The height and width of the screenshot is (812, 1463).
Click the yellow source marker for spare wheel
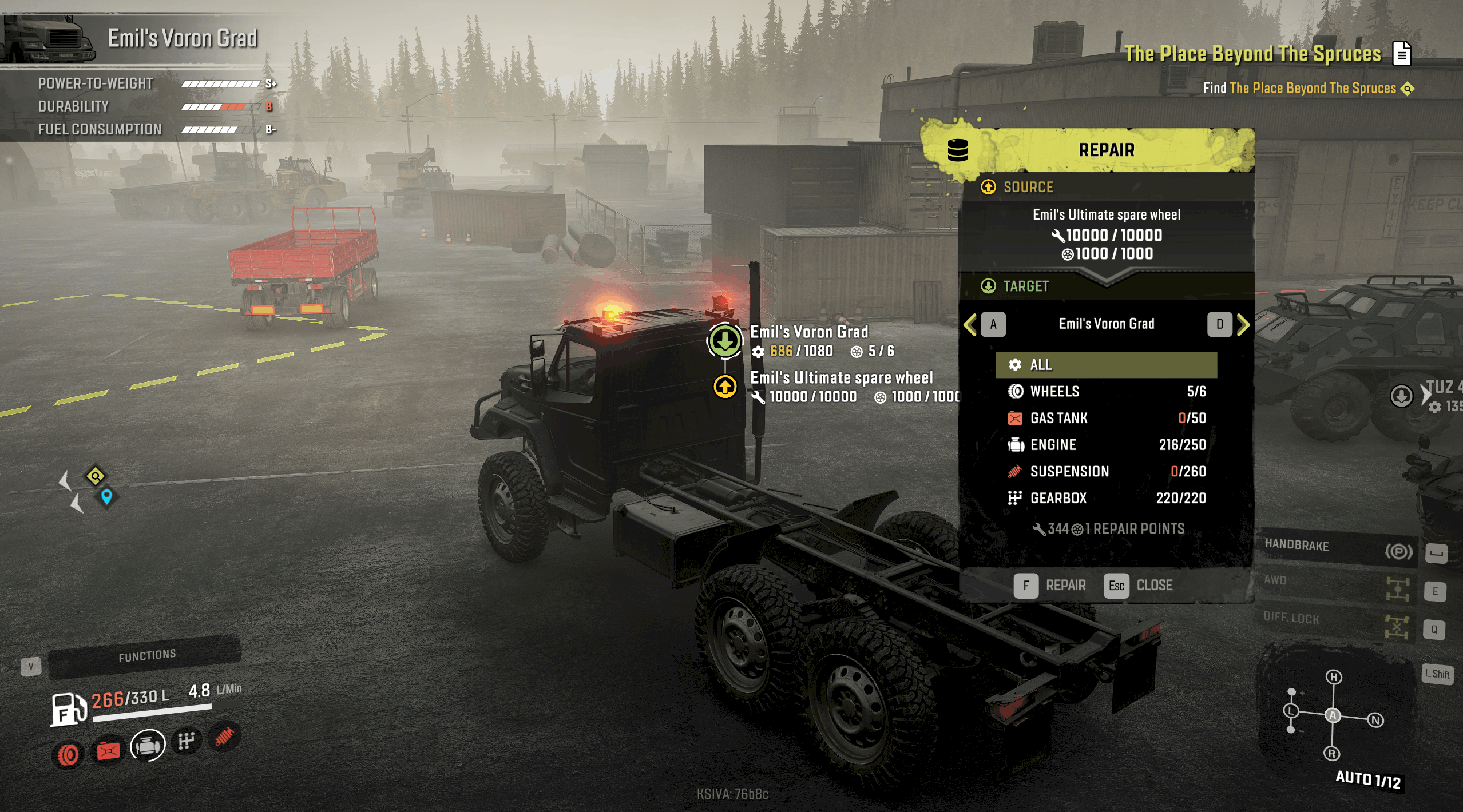725,387
